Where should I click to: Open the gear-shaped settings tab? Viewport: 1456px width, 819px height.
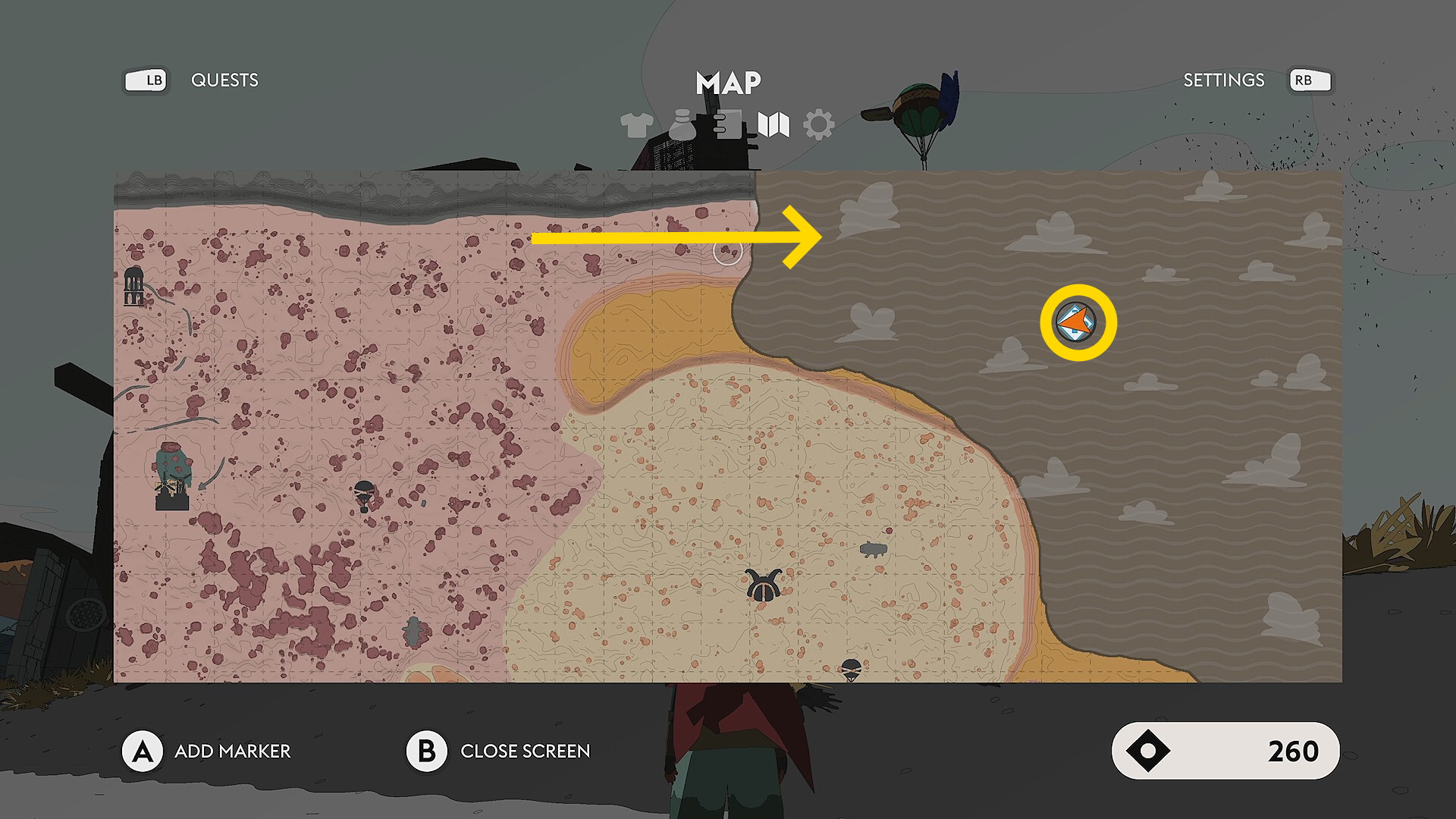[x=819, y=125]
